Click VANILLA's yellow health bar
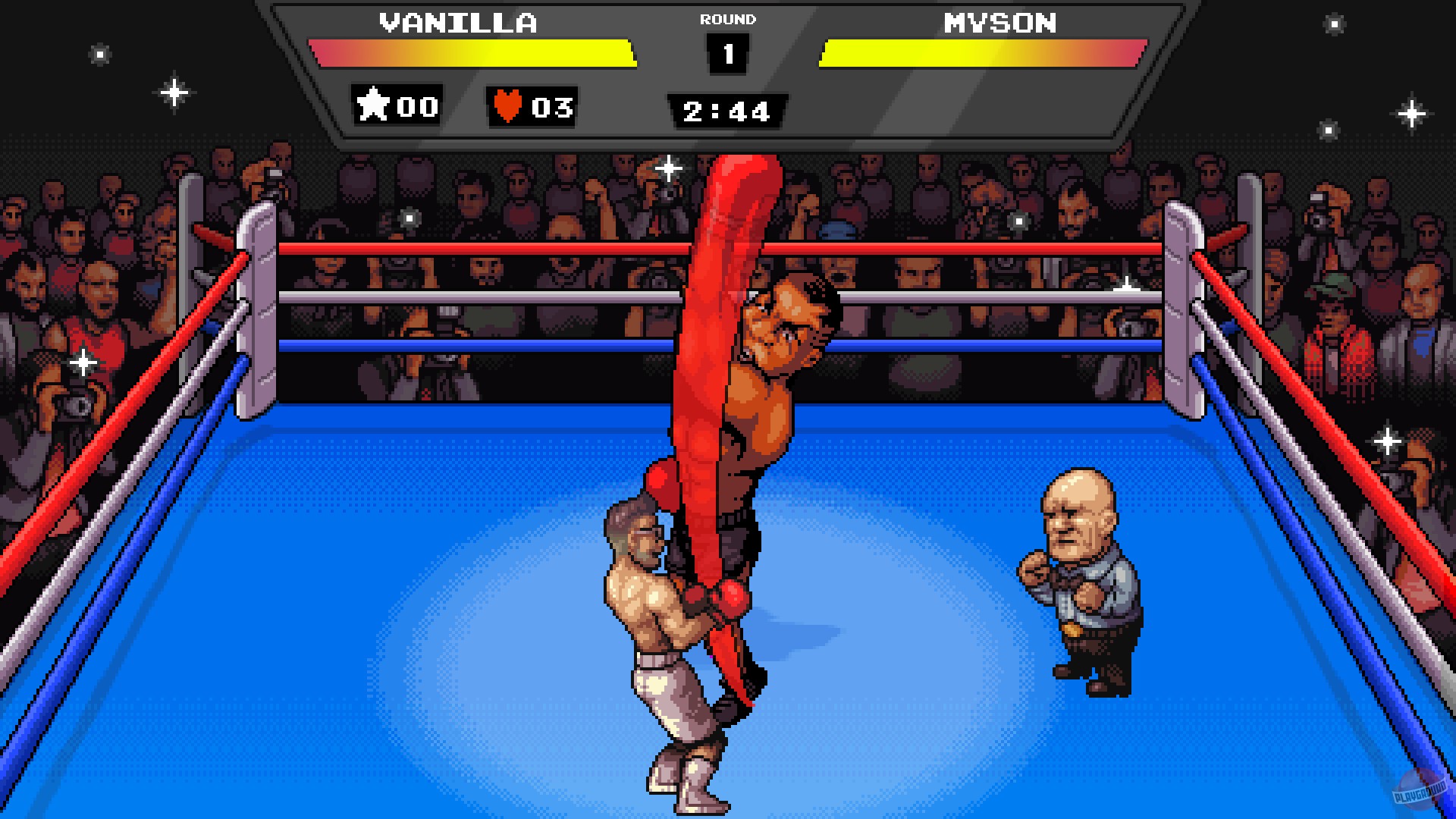This screenshot has height=819, width=1456. [x=470, y=53]
